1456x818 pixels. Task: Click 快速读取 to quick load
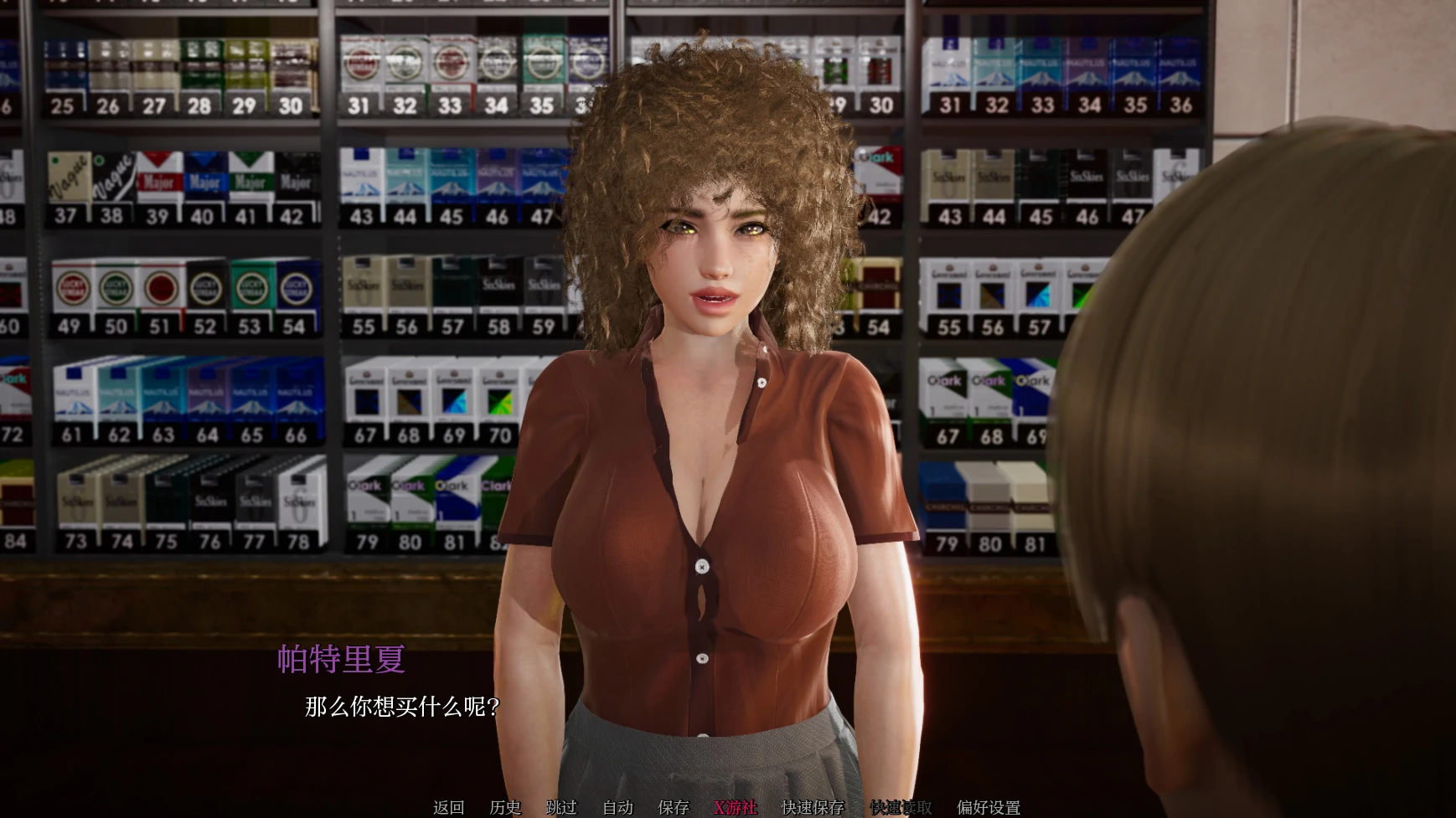click(899, 807)
